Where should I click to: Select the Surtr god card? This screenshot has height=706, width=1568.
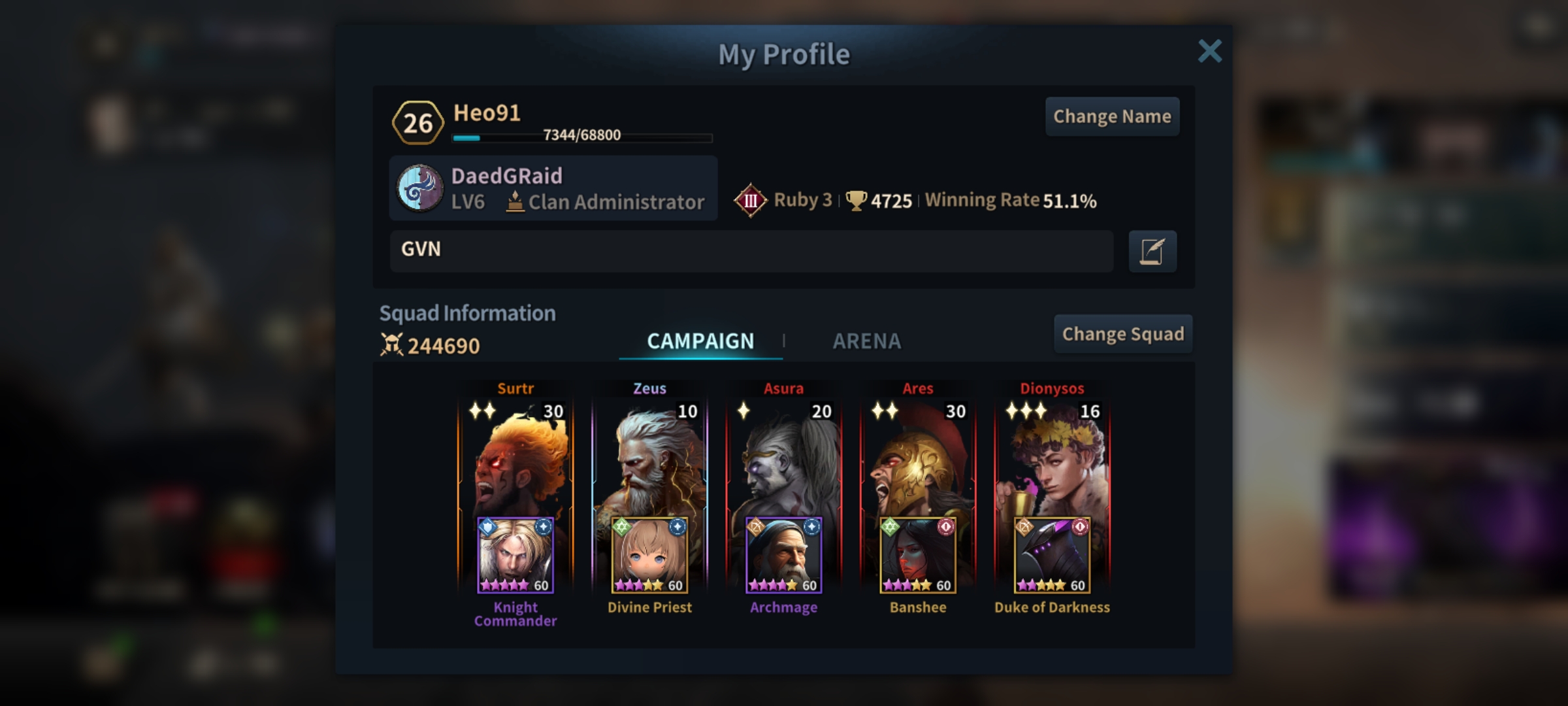pos(515,458)
